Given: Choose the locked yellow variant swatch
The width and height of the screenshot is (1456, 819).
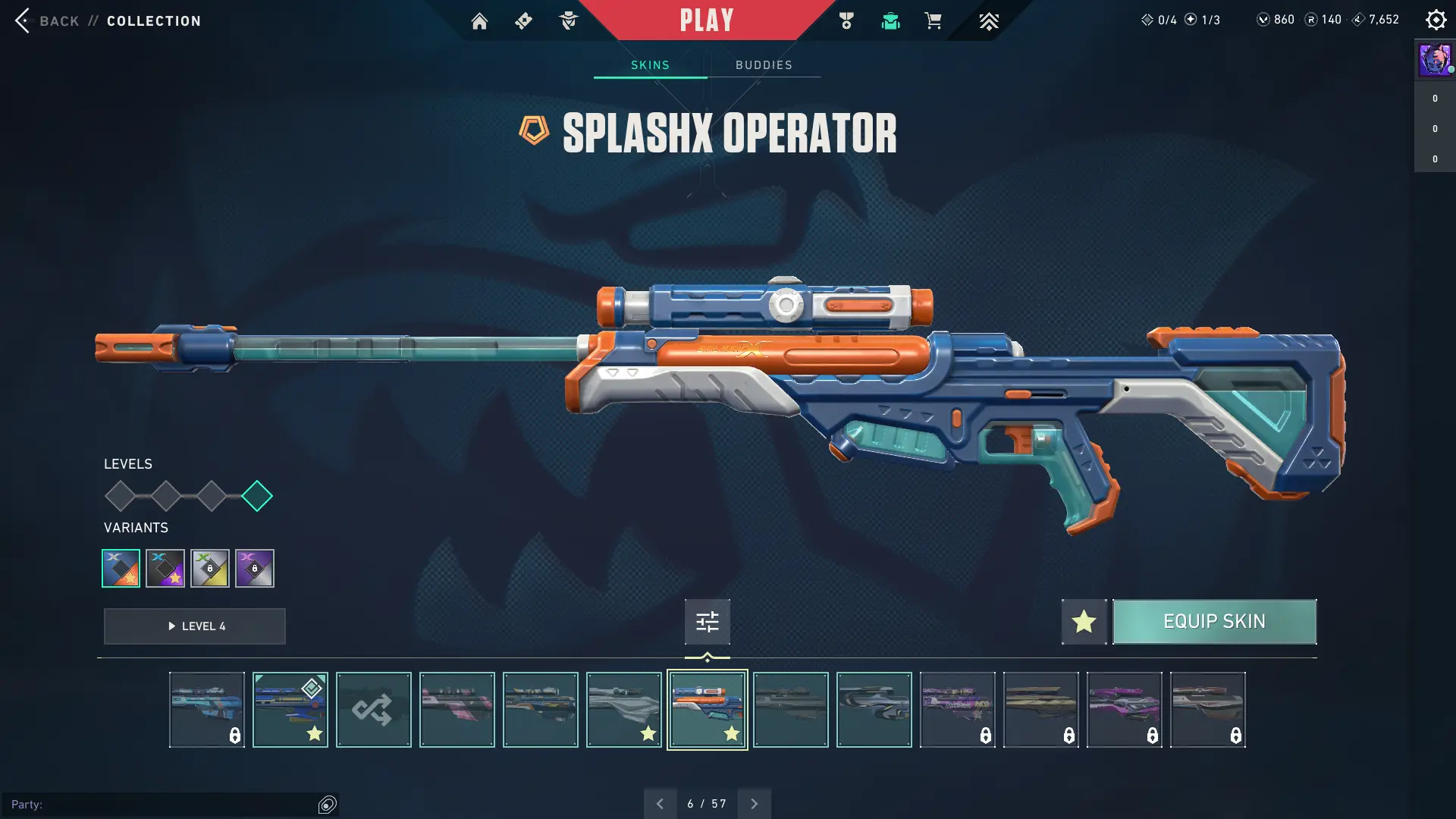Looking at the screenshot, I should click(x=210, y=568).
